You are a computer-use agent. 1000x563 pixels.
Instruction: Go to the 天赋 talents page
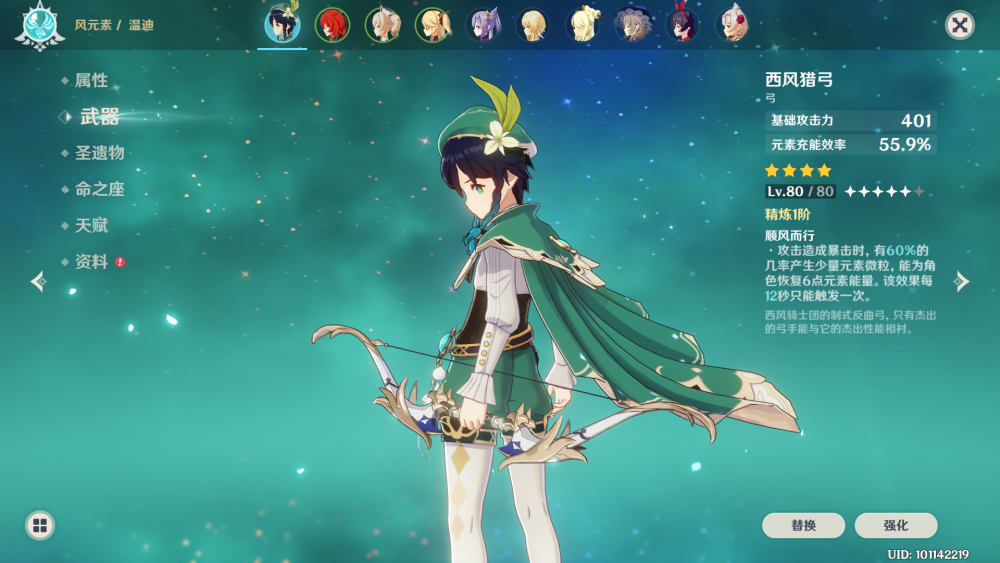pyautogui.click(x=91, y=226)
